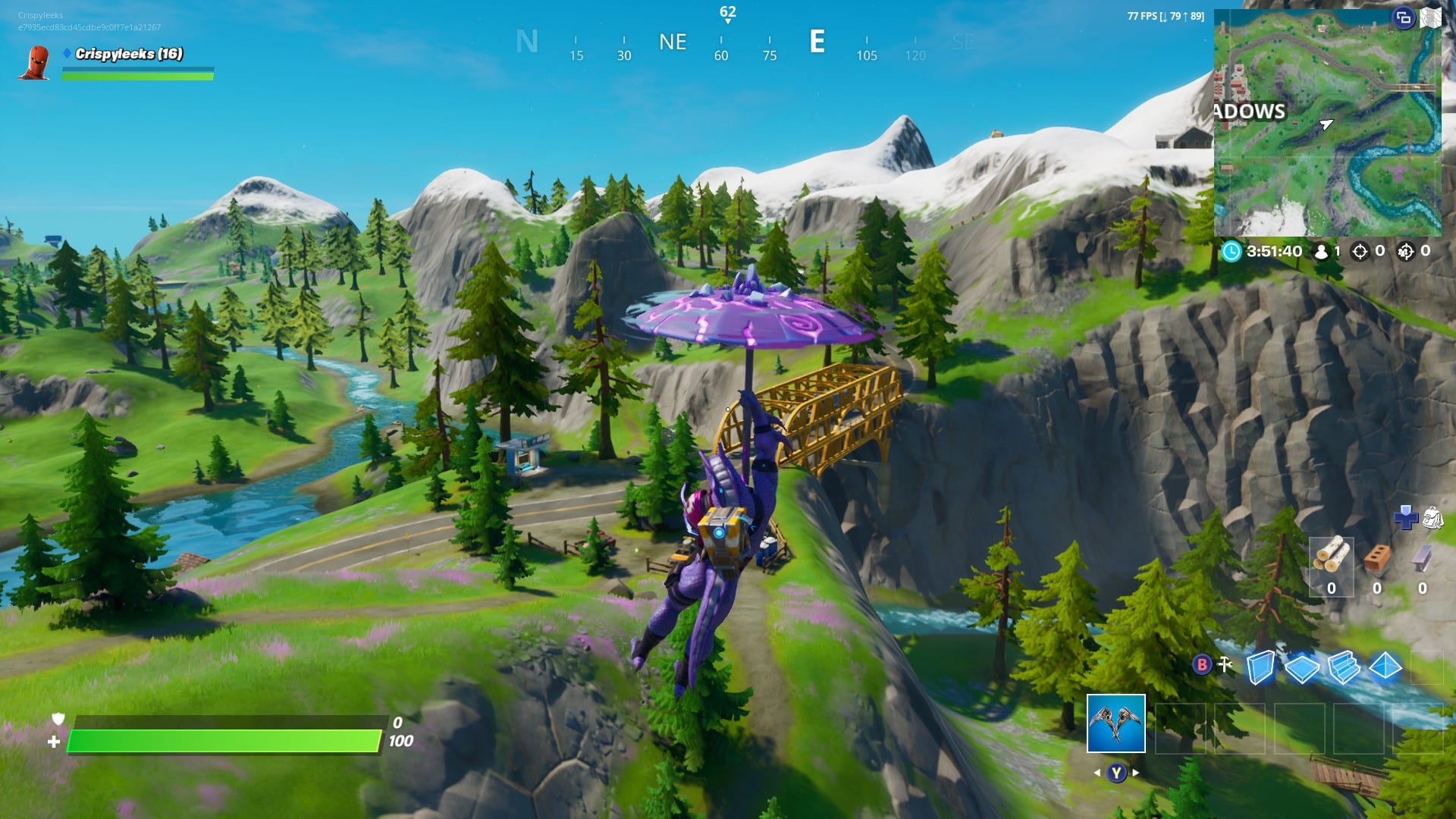
Task: Select the wall build piece icon
Action: pos(1262,667)
